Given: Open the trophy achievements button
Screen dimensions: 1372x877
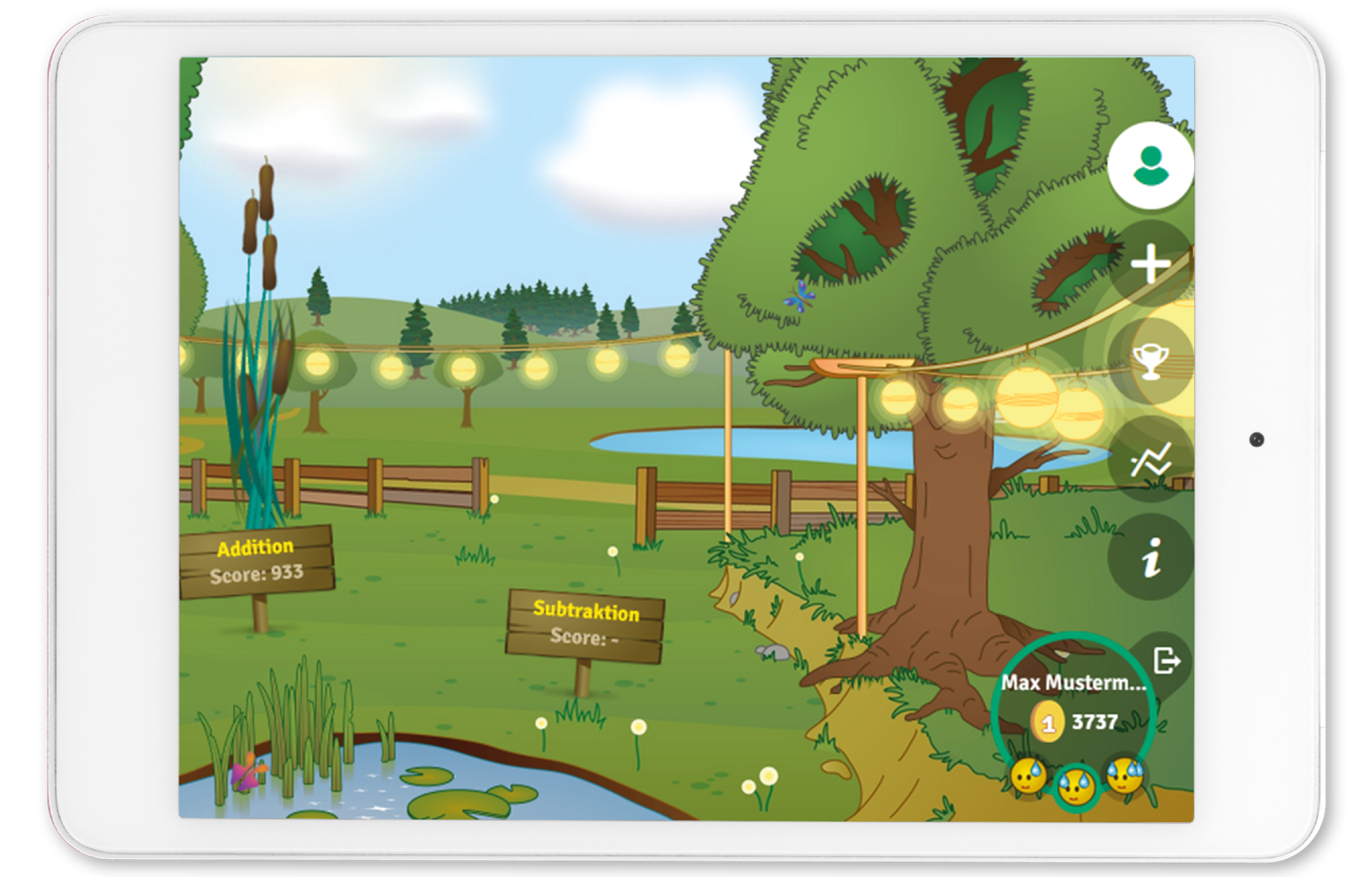Looking at the screenshot, I should (1150, 362).
